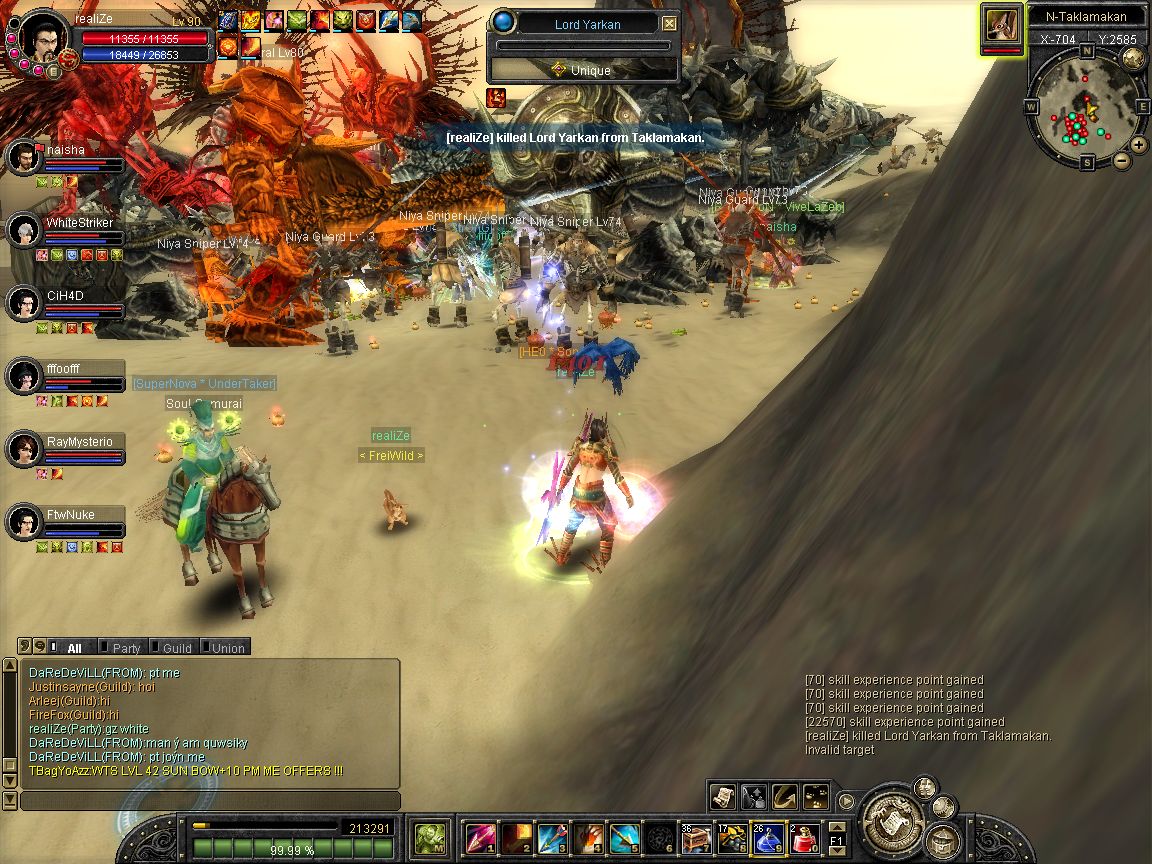Switch hotbar page with the up arrow
The width and height of the screenshot is (1152, 864).
click(837, 828)
